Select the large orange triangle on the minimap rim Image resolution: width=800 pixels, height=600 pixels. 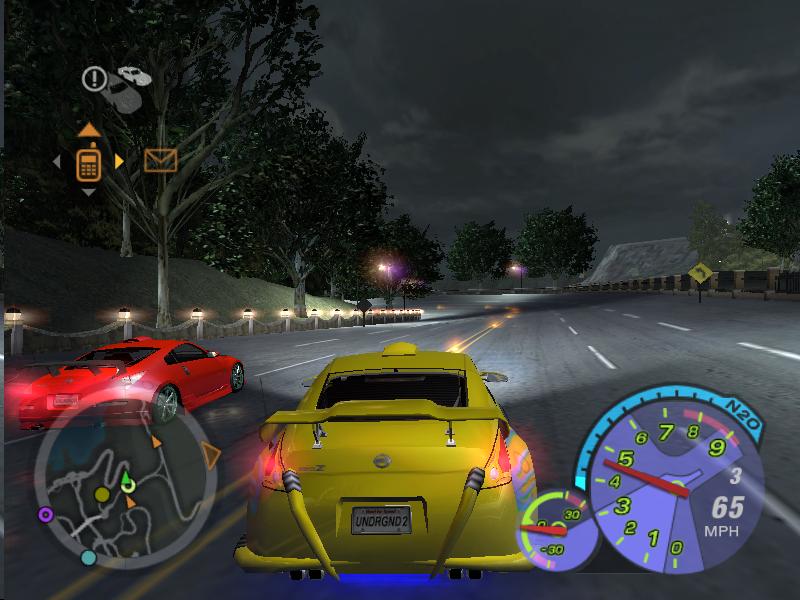[210, 455]
